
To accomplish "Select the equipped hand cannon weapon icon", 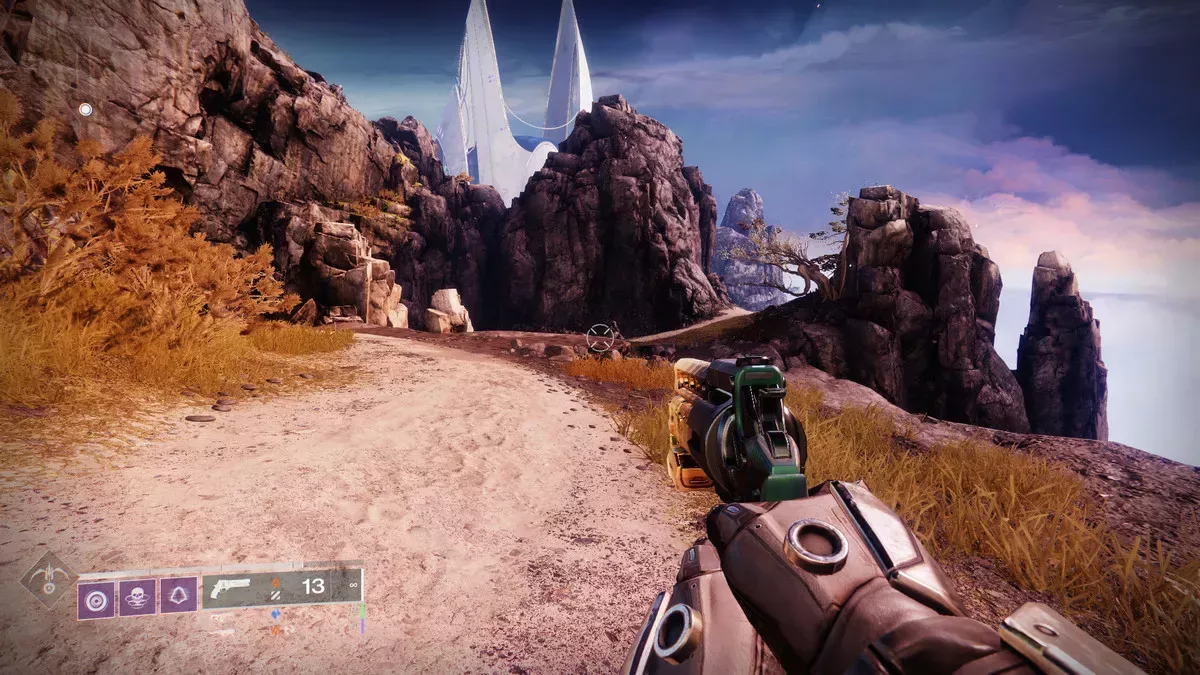I will (230, 588).
